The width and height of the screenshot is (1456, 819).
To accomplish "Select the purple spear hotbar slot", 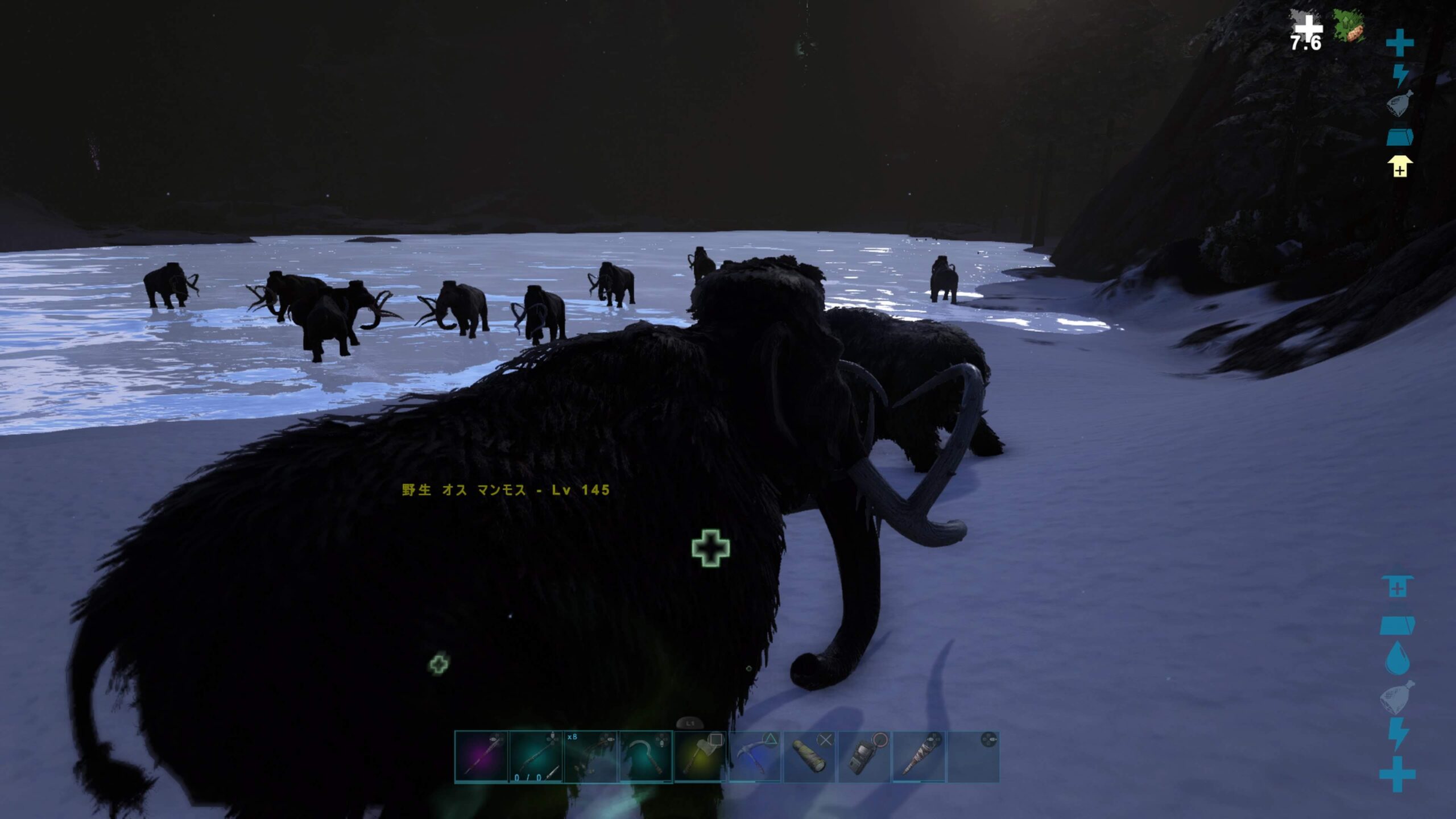I will 481,757.
